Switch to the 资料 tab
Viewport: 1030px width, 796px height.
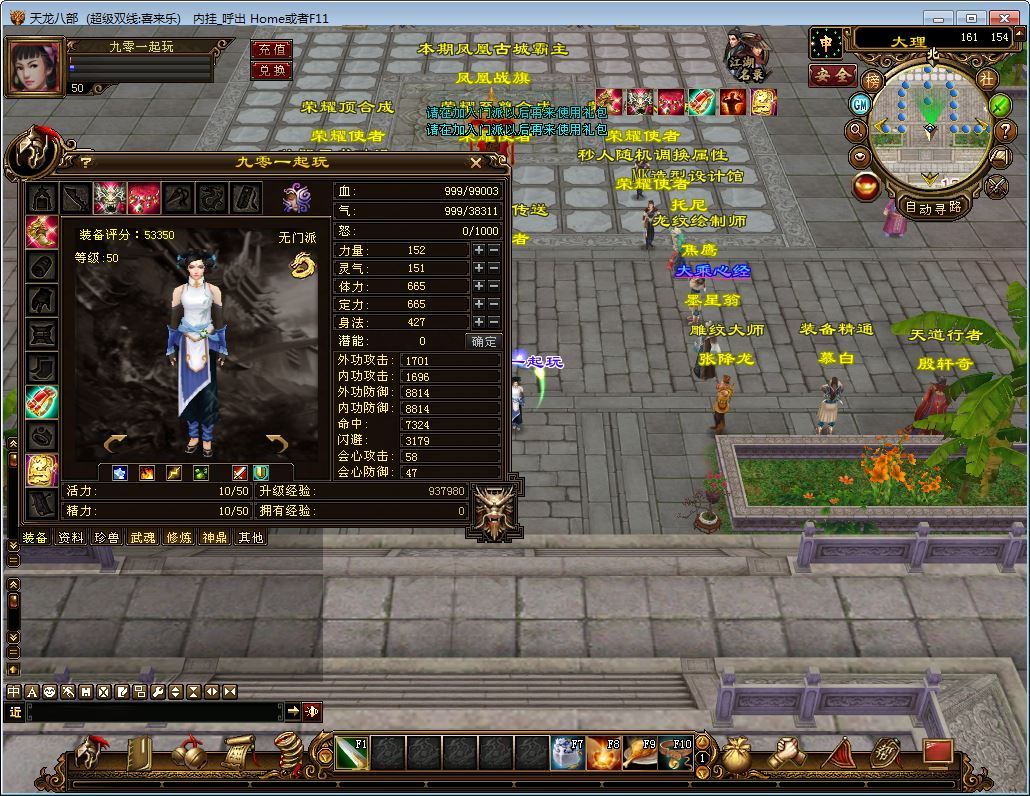tap(71, 538)
